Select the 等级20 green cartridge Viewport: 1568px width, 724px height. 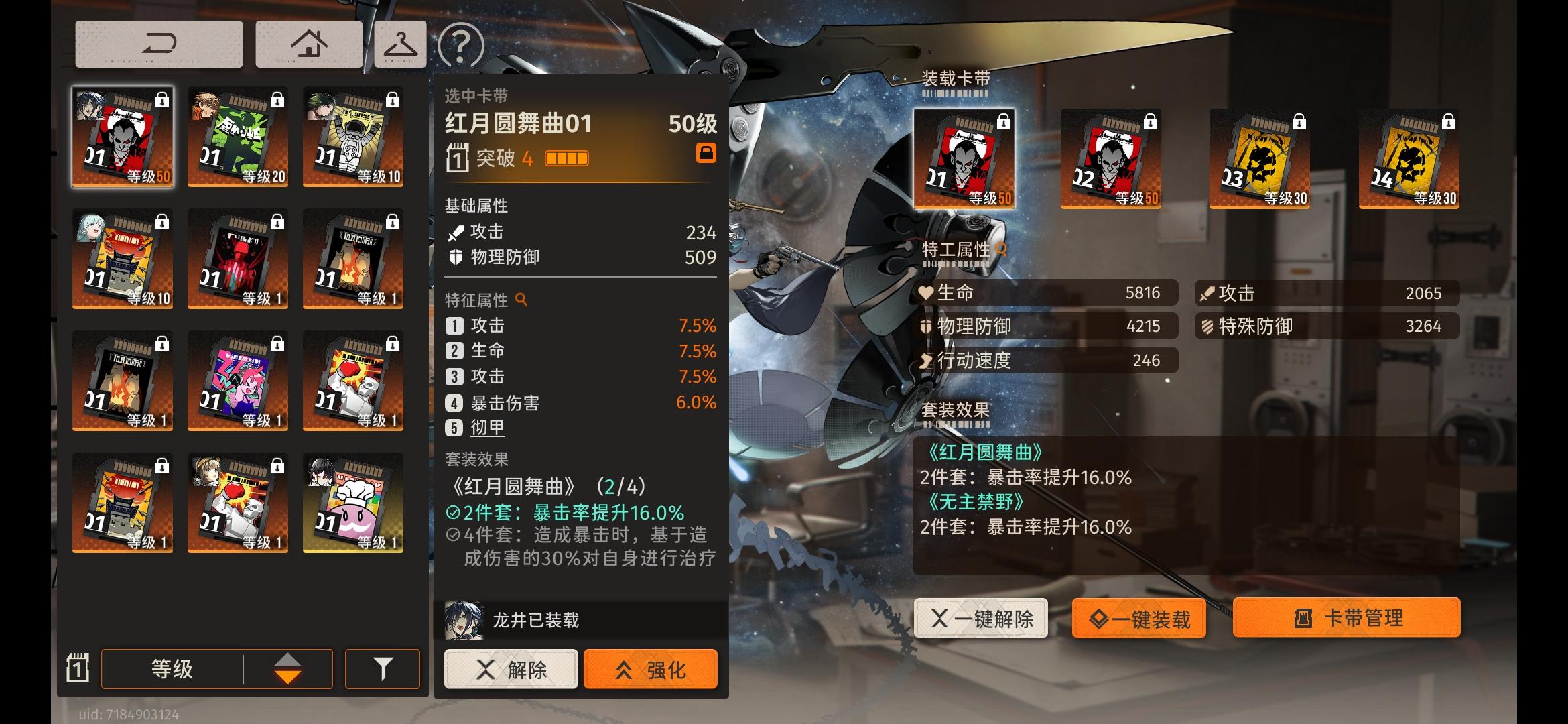(x=238, y=136)
